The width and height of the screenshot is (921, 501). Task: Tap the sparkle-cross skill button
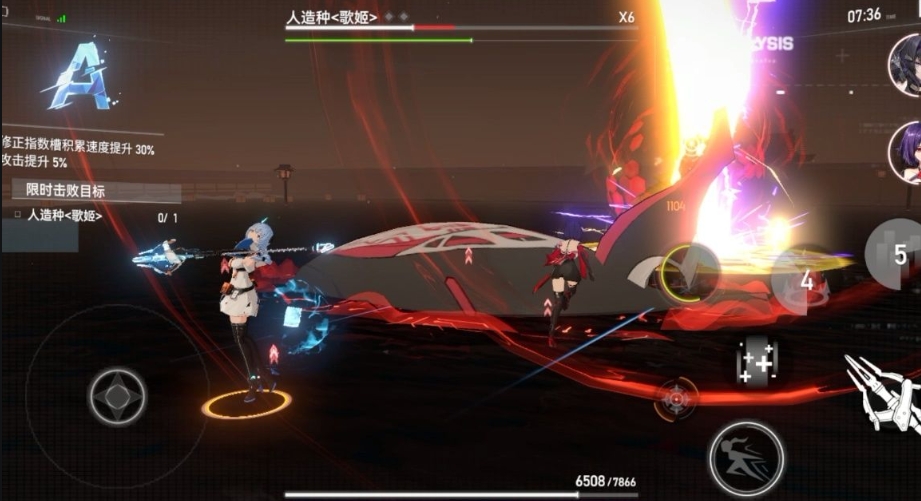757,360
